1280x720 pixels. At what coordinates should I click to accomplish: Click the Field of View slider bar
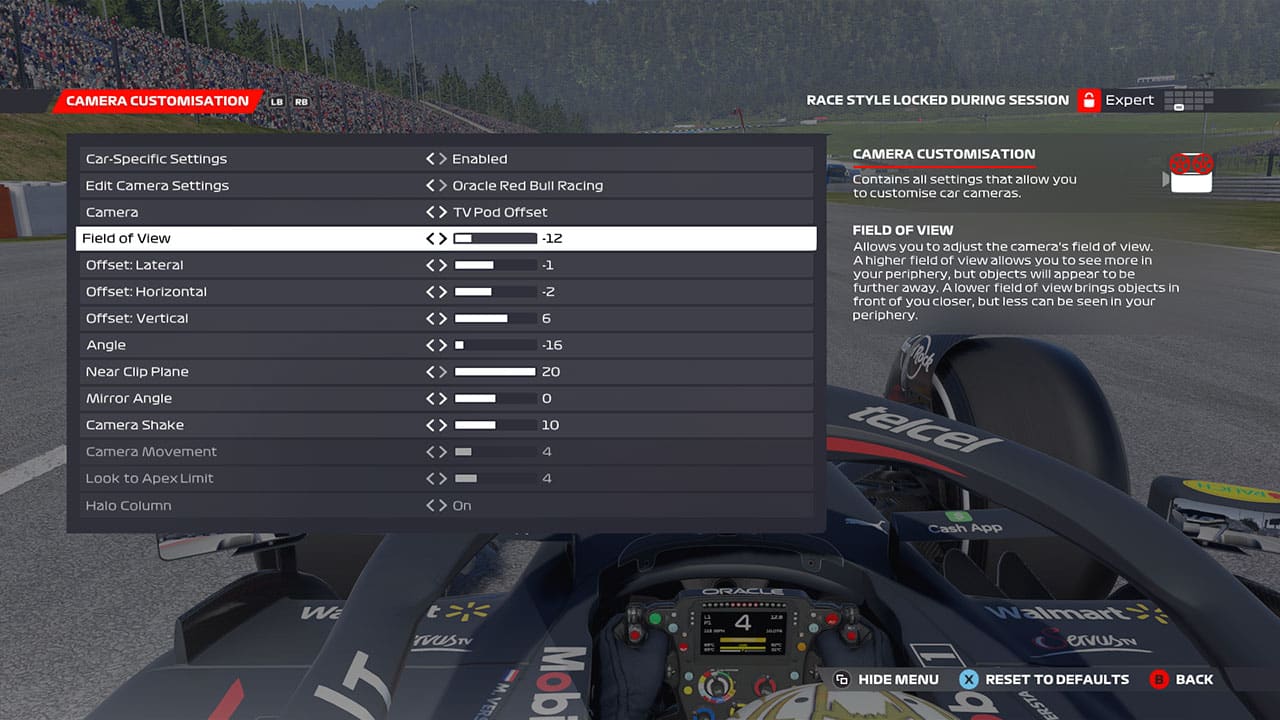tap(497, 238)
